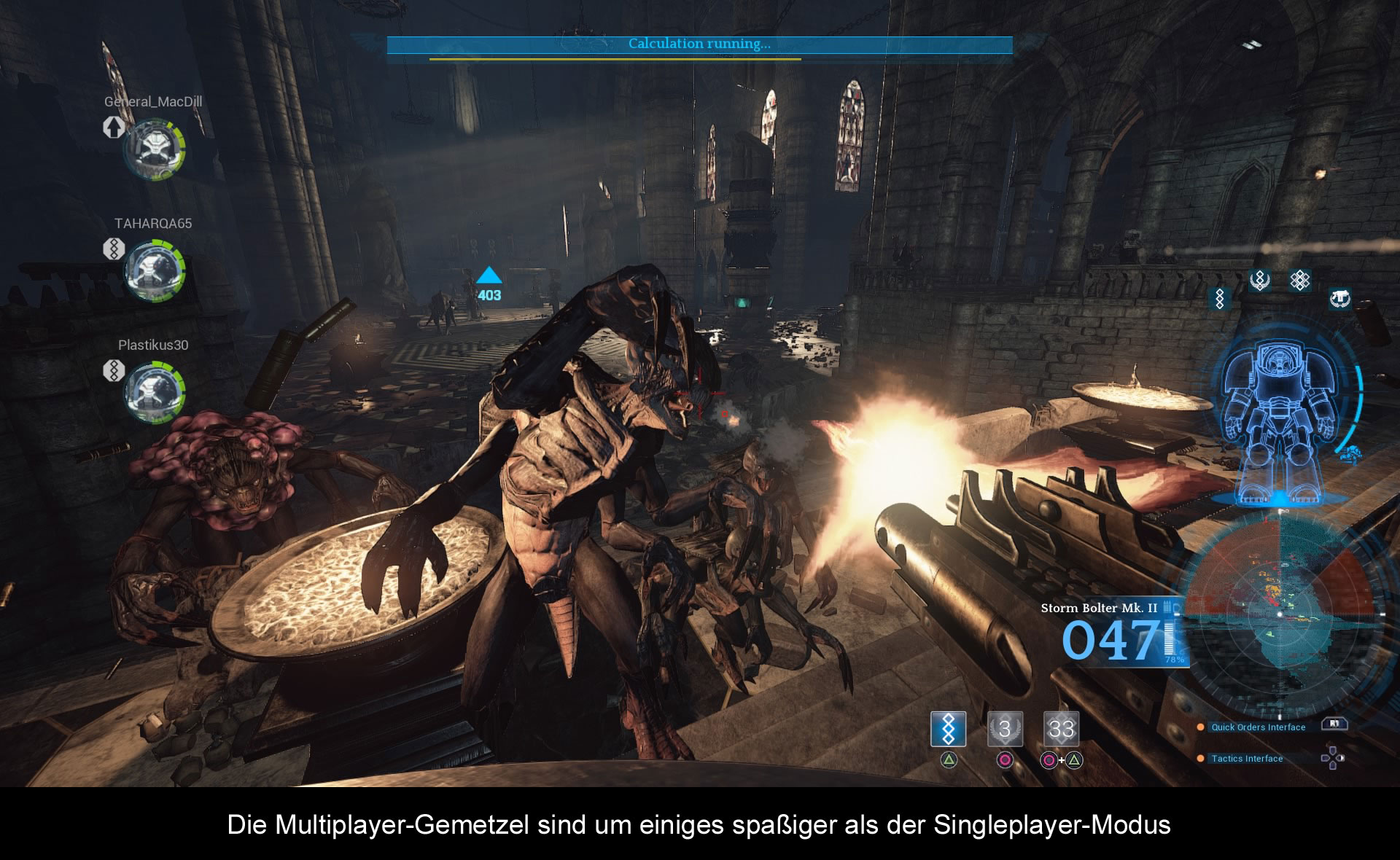Activate the blue three-diamond ability slot
The width and height of the screenshot is (1400, 860).
coord(948,729)
